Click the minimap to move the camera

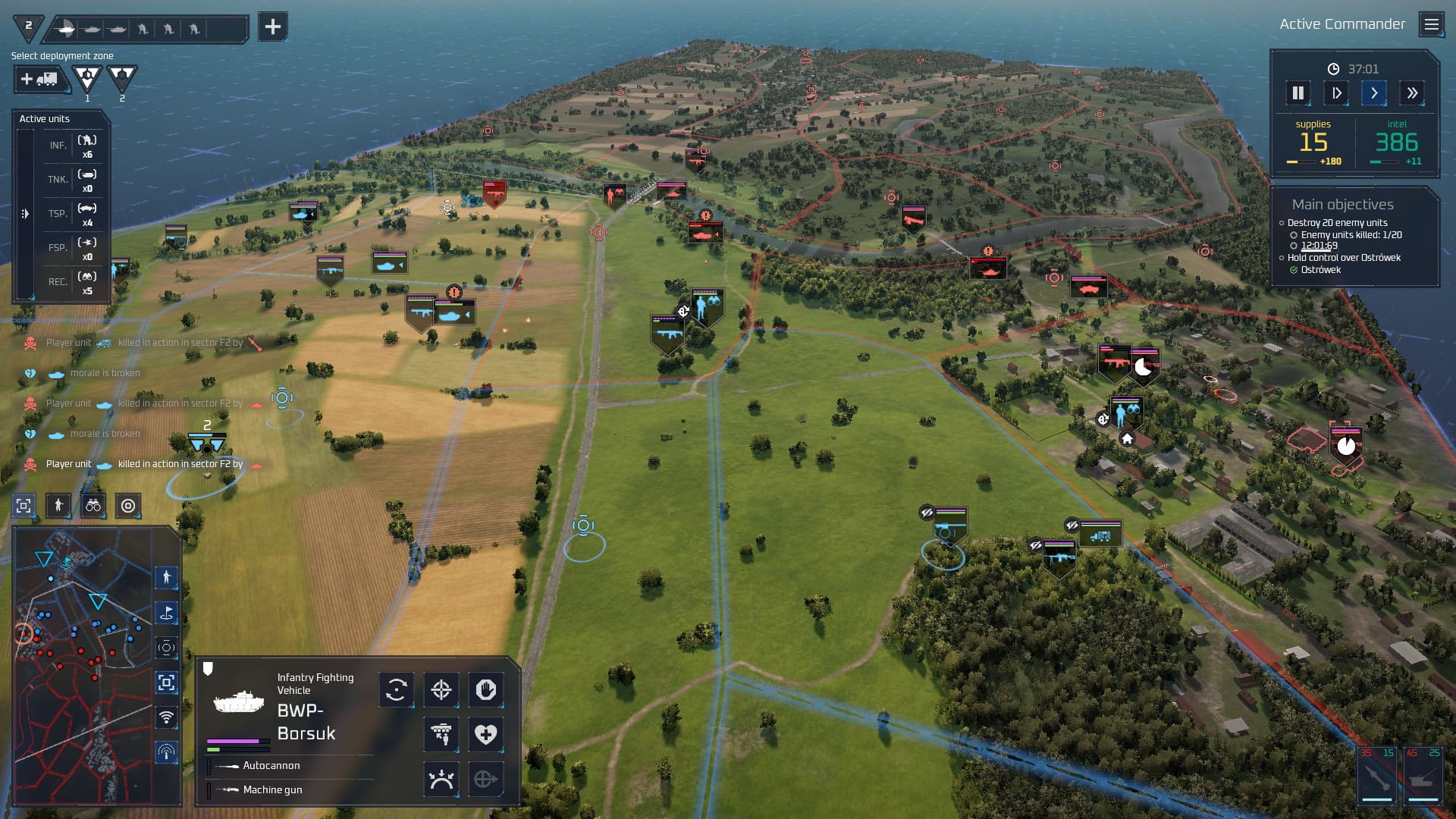[x=83, y=667]
